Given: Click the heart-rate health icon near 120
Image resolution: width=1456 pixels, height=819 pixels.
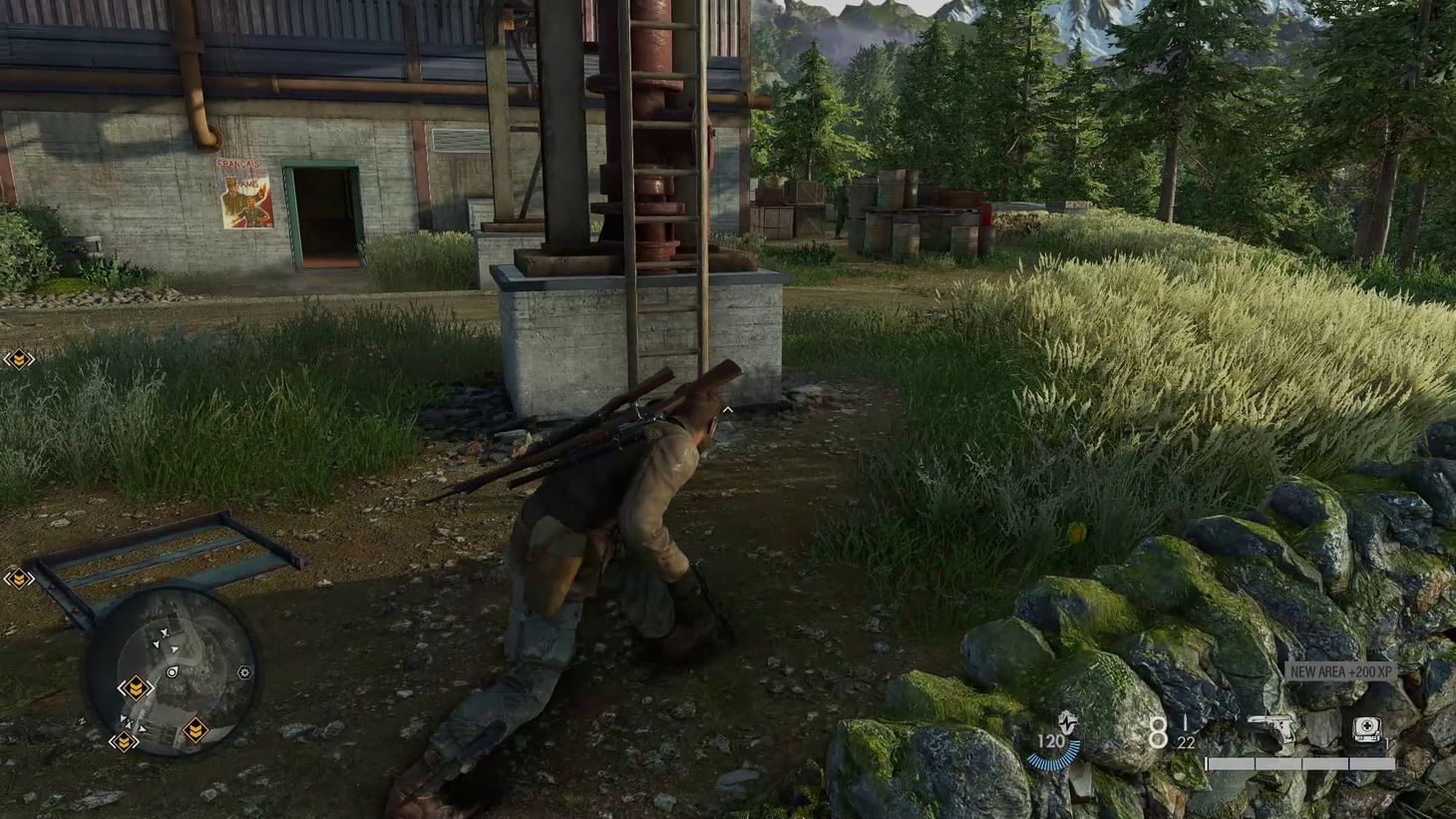Looking at the screenshot, I should coord(1067,723).
